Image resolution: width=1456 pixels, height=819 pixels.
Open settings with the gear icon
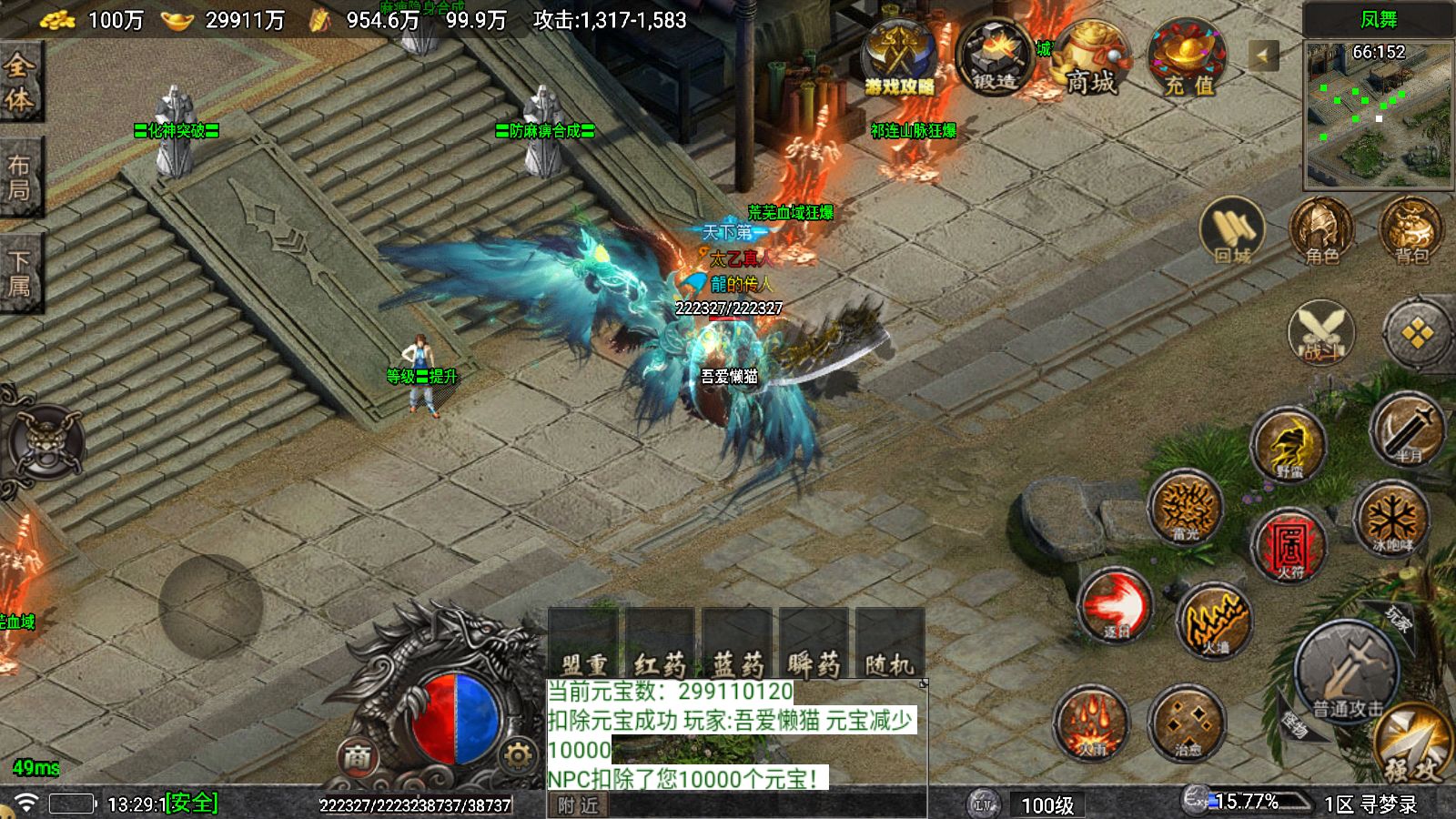(x=517, y=754)
